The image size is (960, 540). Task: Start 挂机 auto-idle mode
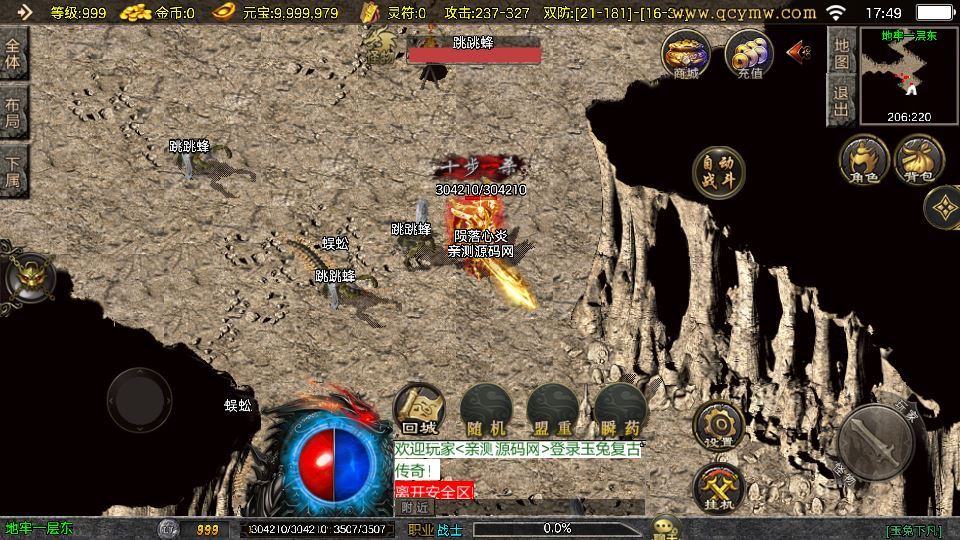pyautogui.click(x=718, y=487)
